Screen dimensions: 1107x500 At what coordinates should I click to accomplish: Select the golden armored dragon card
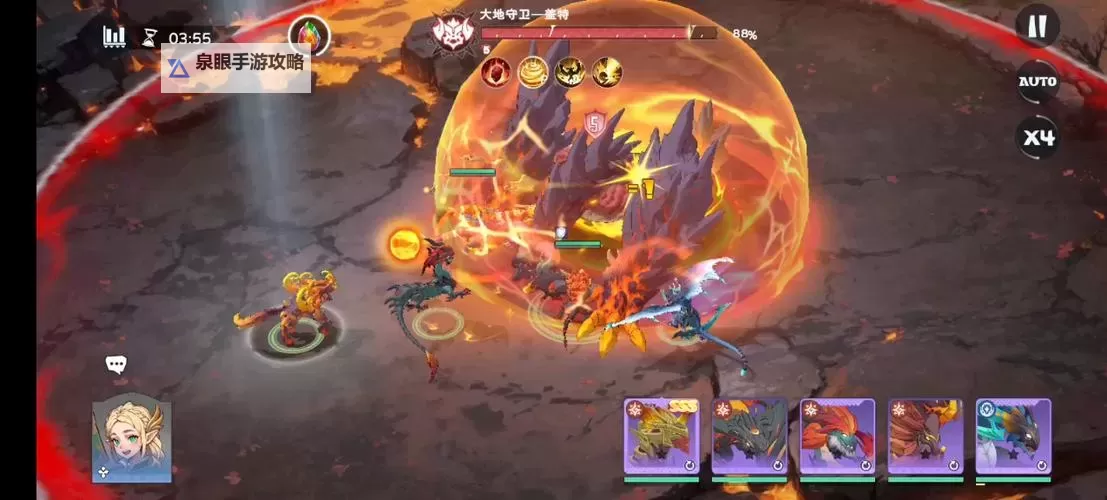coord(661,436)
